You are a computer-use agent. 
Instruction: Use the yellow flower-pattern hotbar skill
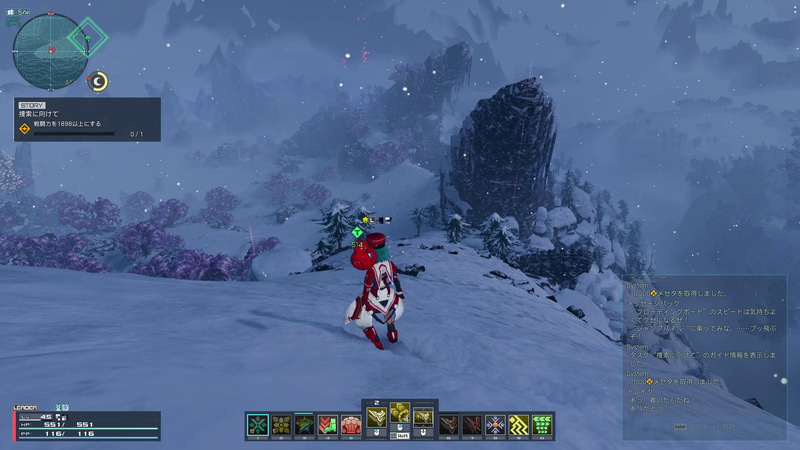click(x=281, y=425)
